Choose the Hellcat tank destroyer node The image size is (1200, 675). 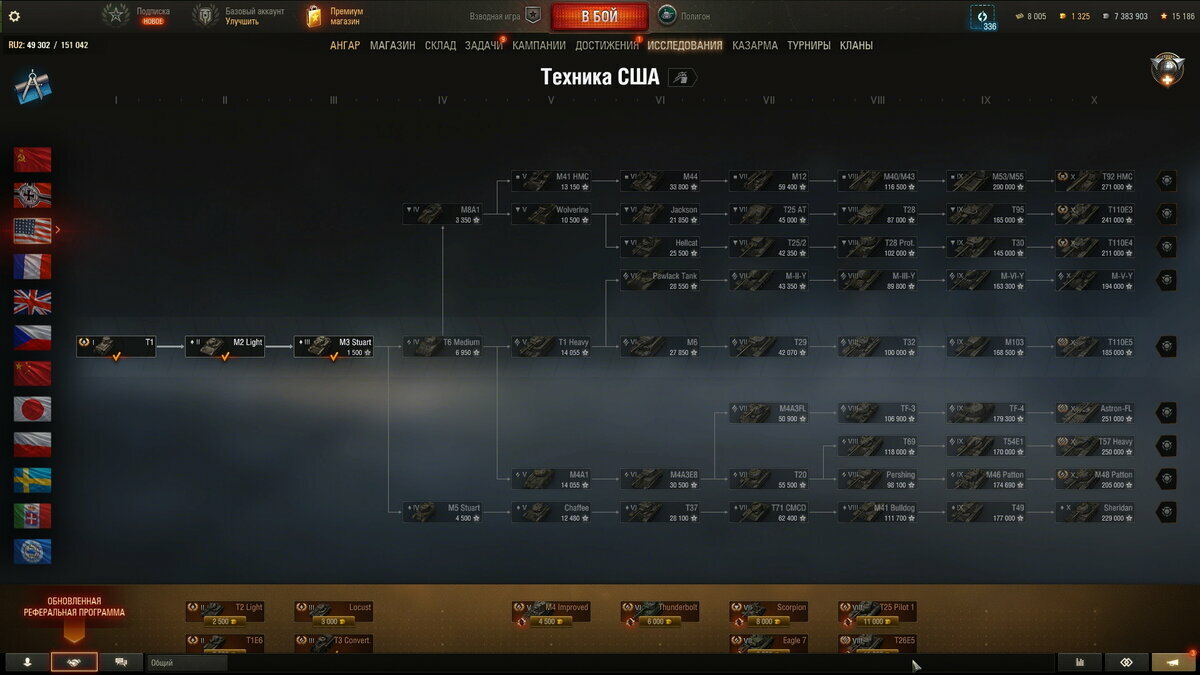660,247
